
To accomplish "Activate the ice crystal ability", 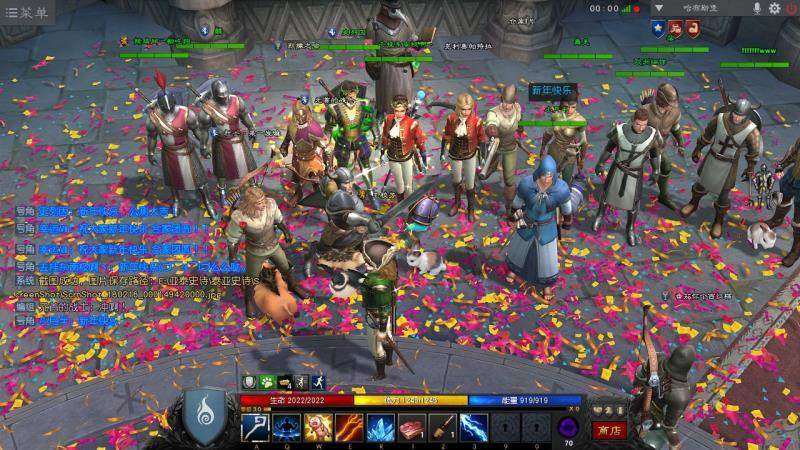I will 380,428.
